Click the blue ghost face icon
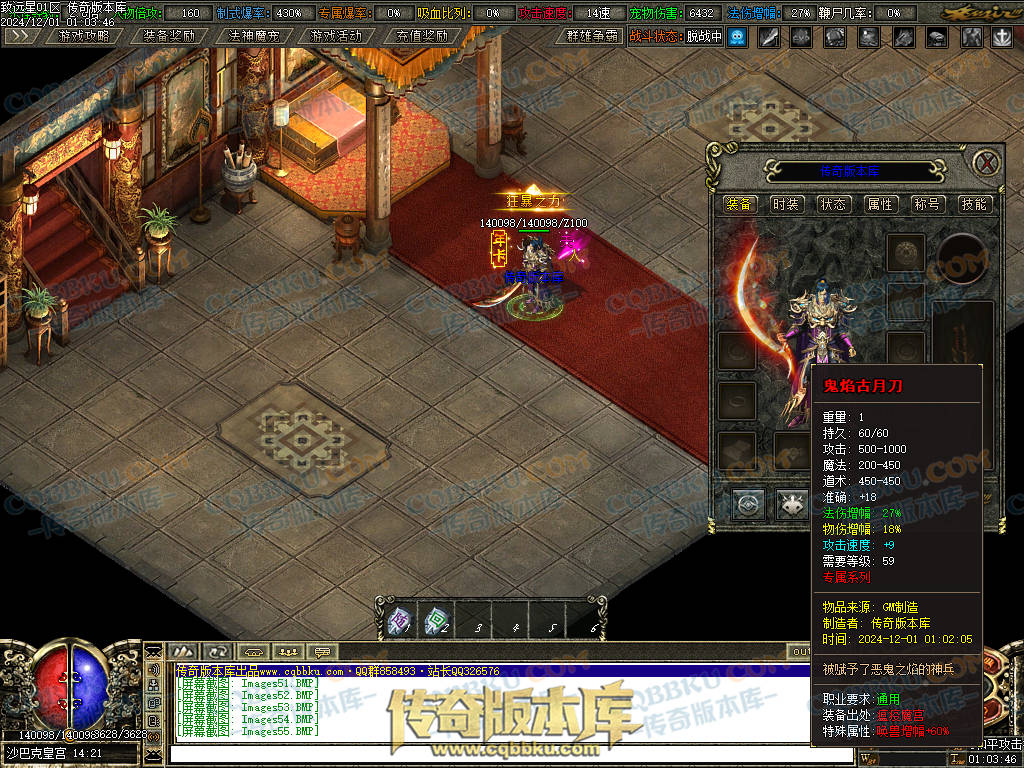Viewport: 1024px width, 768px height. (x=737, y=37)
